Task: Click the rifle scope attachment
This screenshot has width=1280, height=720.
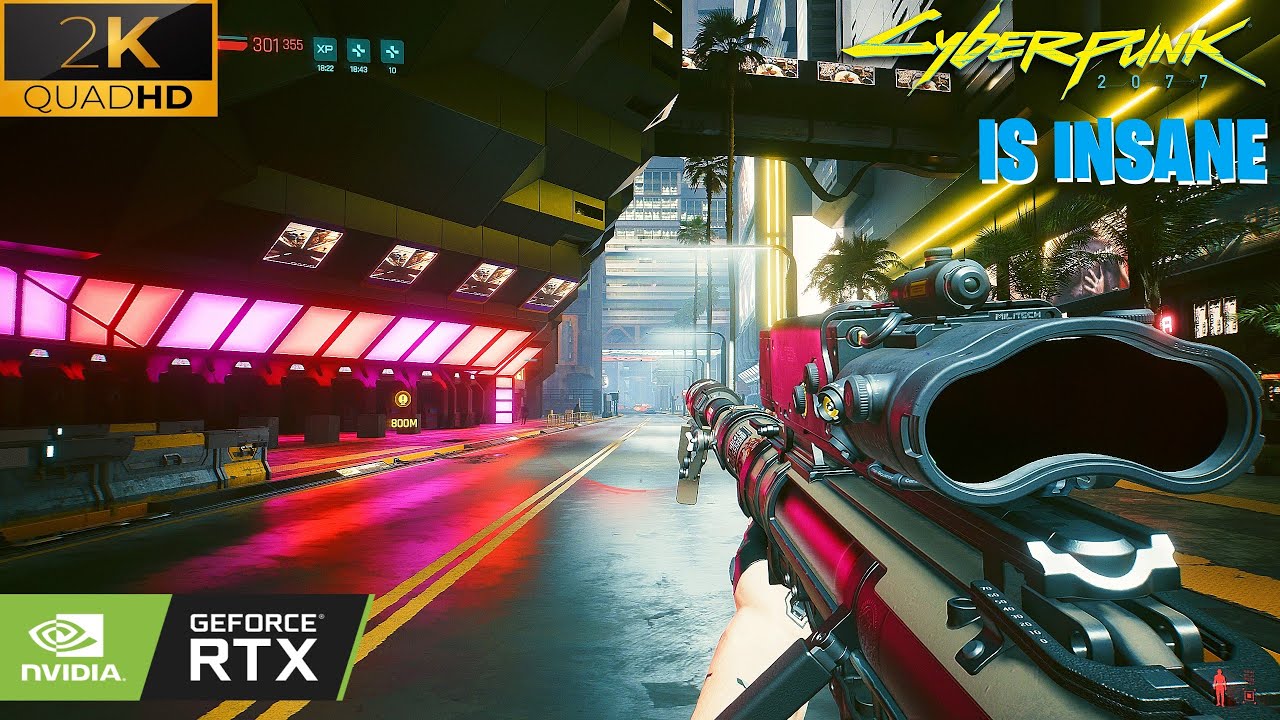Action: point(940,285)
